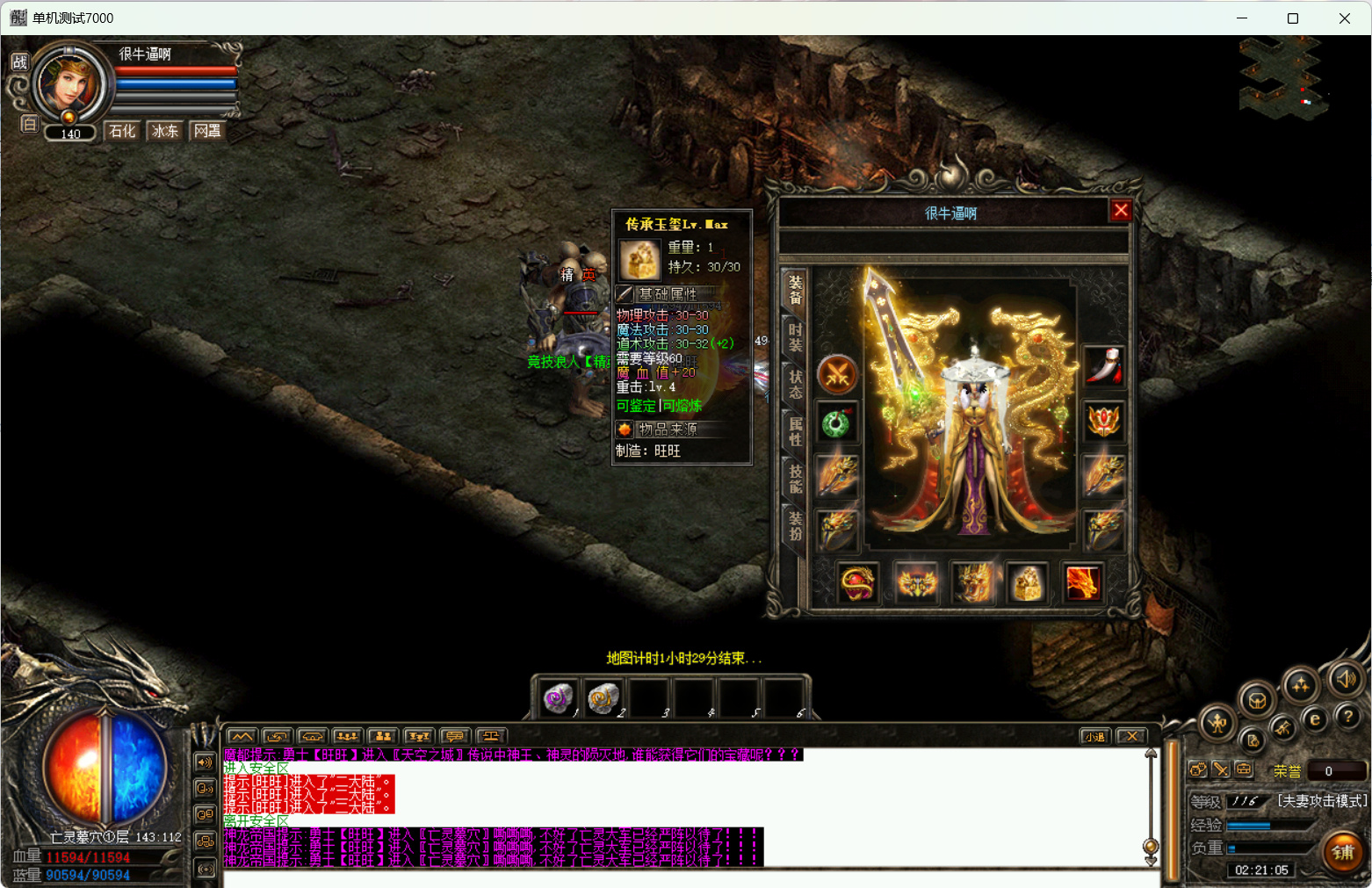This screenshot has height=888, width=1372.
Task: Select the golden jade seal equipment slot
Action: point(1027,582)
